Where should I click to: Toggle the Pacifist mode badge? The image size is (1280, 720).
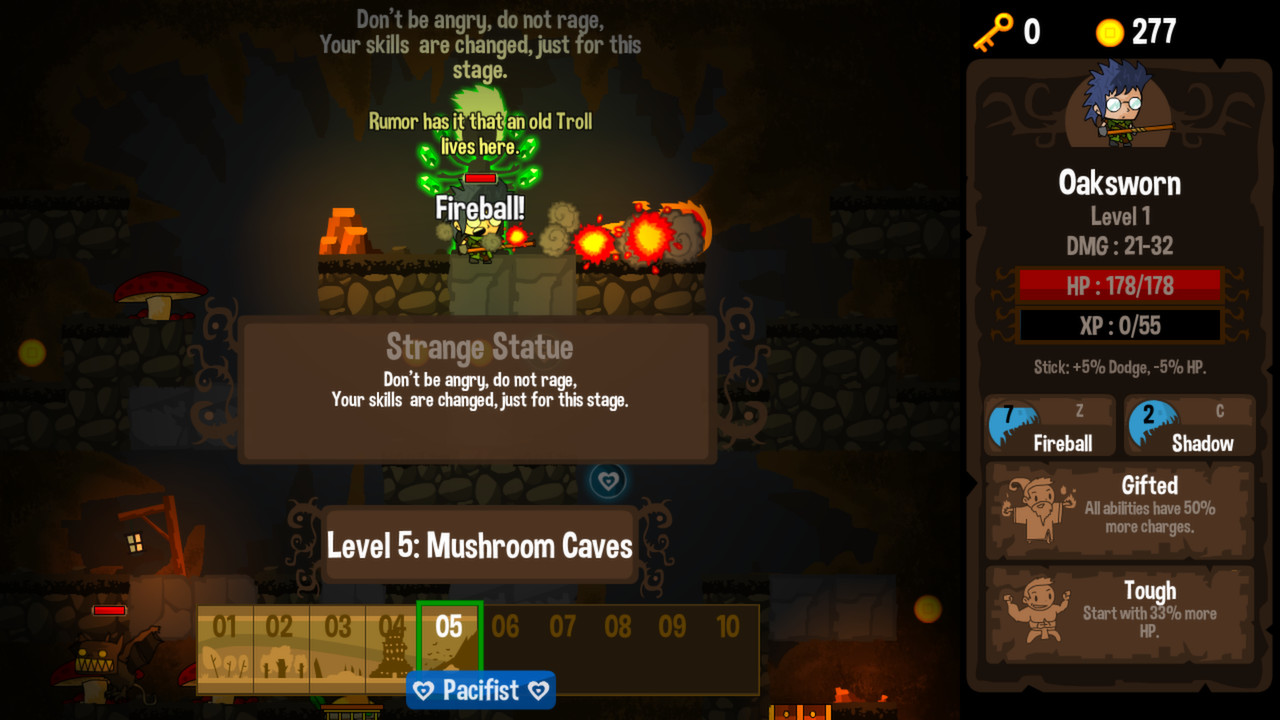pyautogui.click(x=480, y=690)
